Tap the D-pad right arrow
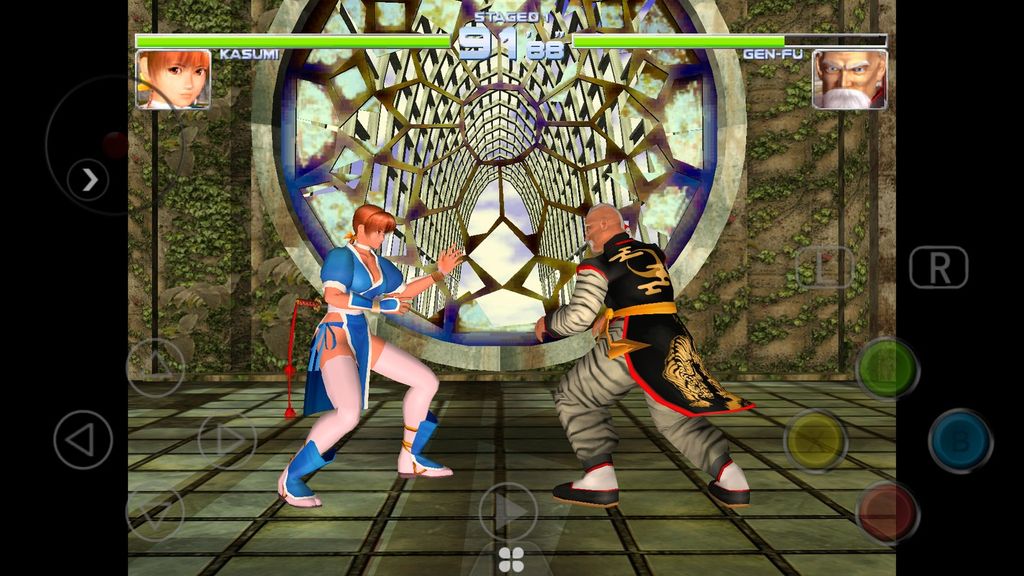 tap(227, 440)
